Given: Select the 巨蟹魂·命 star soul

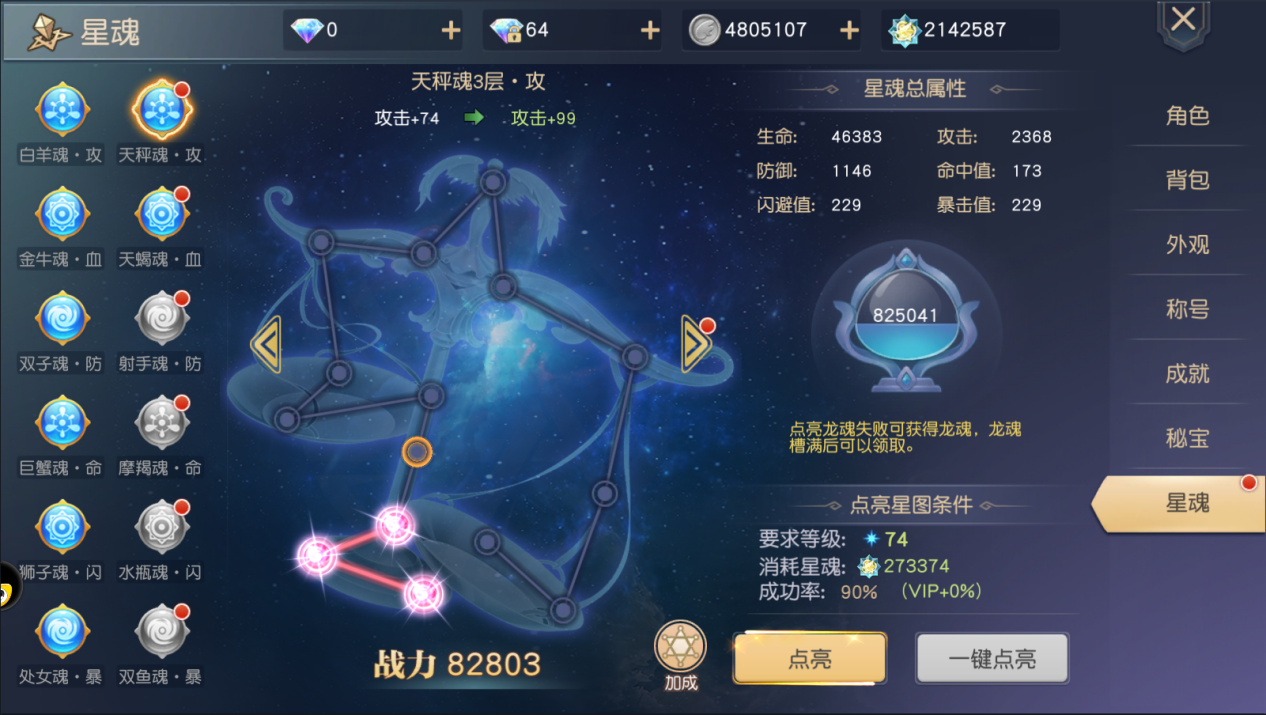Looking at the screenshot, I should tap(62, 423).
